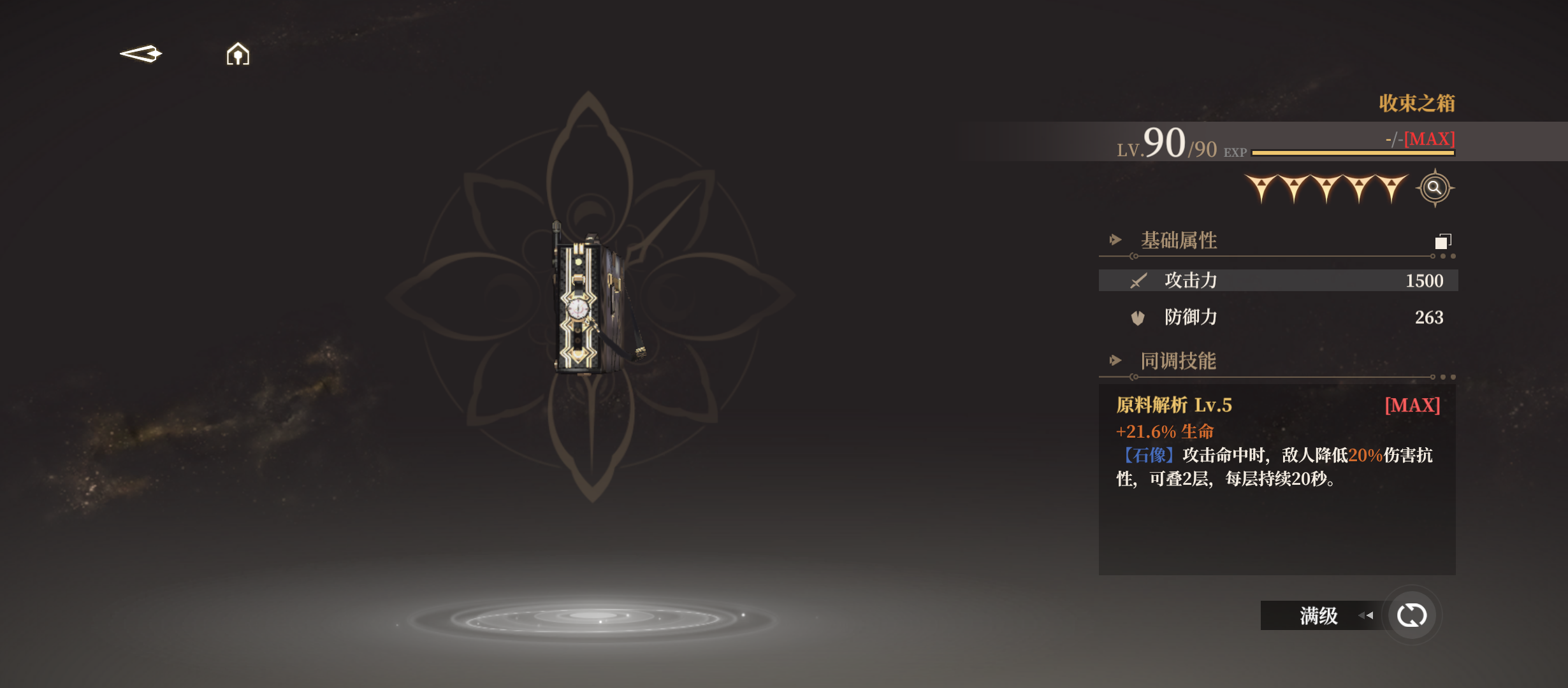Show the 【石像】 keyword explanation
This screenshot has height=688, width=1568.
pyautogui.click(x=1147, y=455)
